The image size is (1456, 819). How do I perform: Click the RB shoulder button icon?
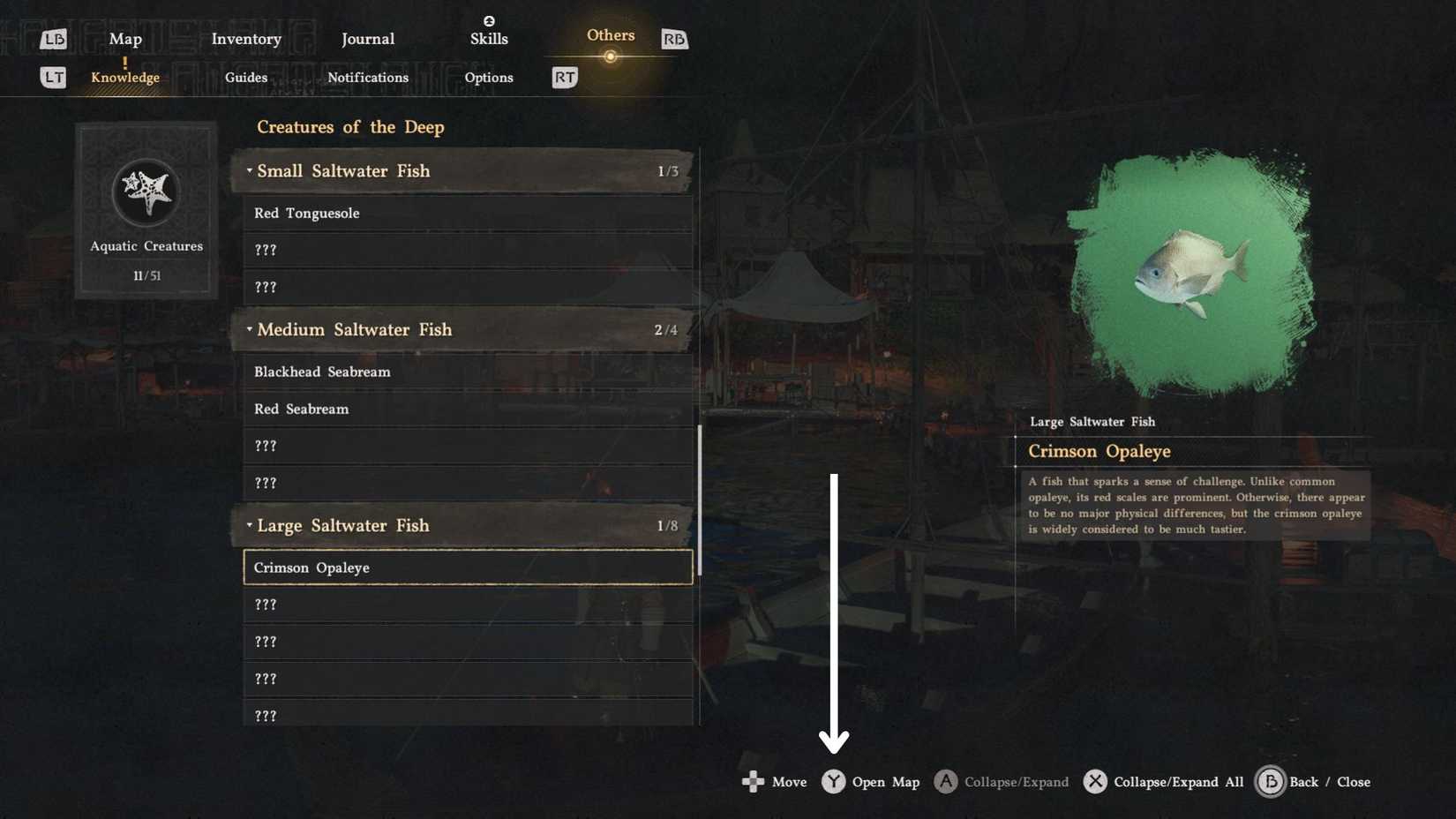[673, 38]
